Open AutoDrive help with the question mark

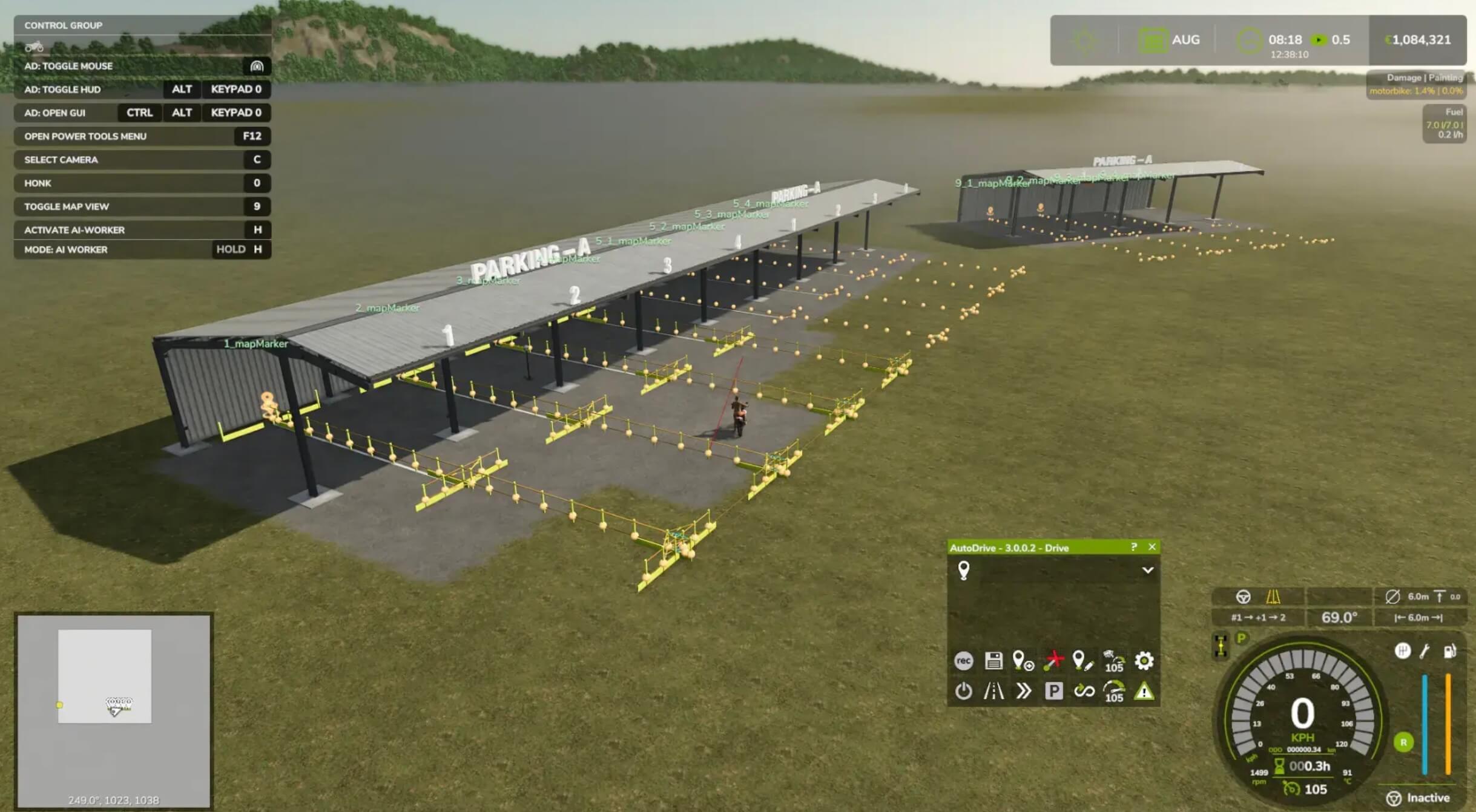(1134, 547)
